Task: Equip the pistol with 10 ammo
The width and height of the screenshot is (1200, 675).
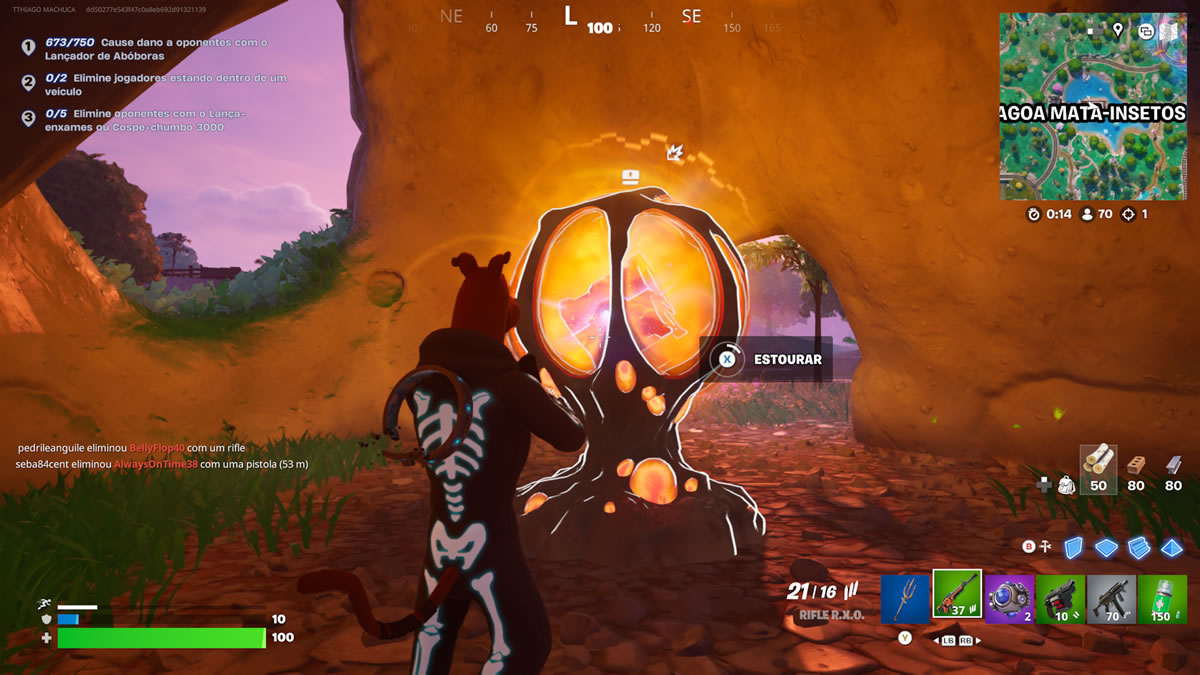Action: click(x=1060, y=597)
